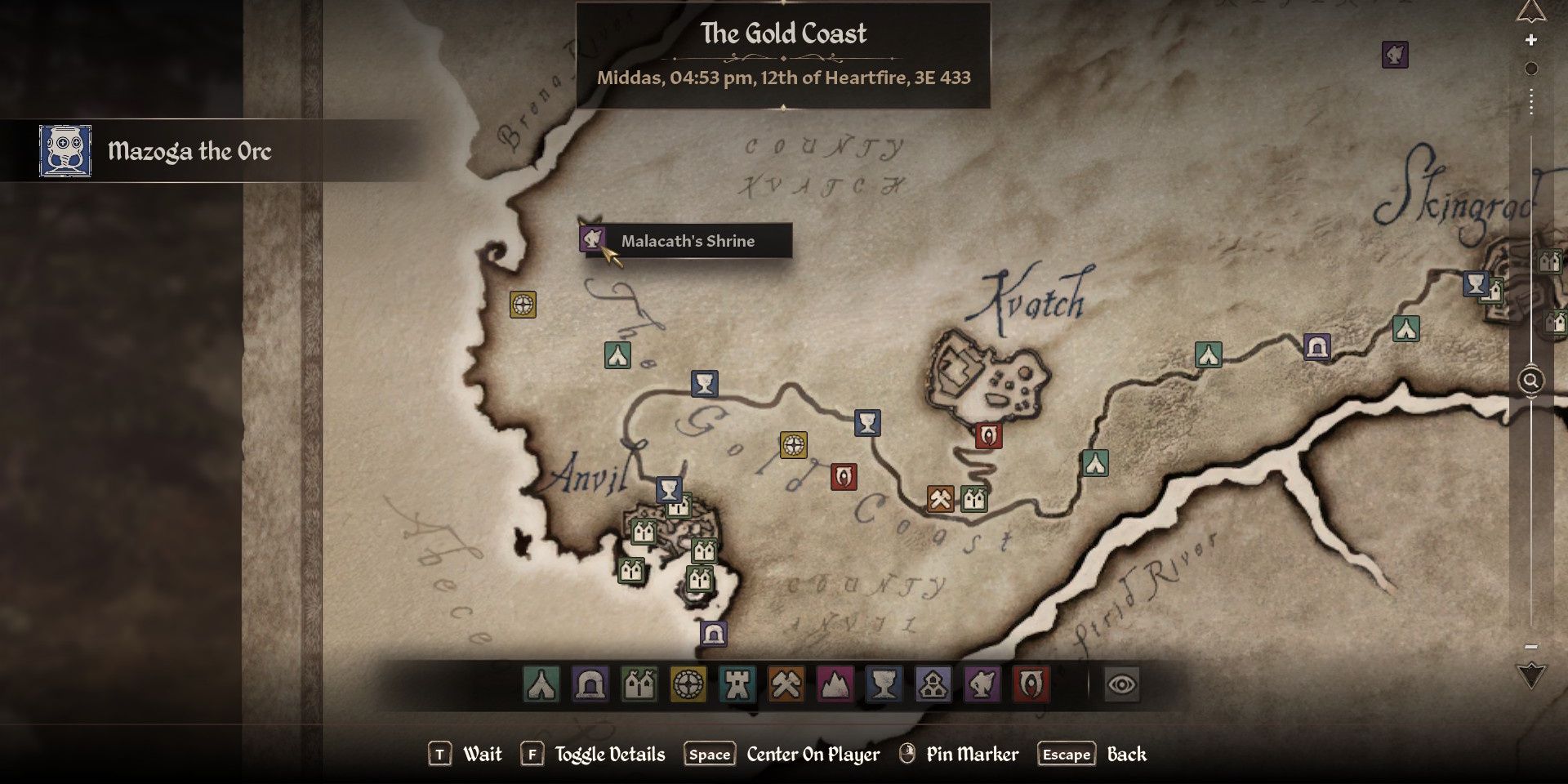Toggle the stacked houses filter
This screenshot has height=784, width=1568.
point(933,684)
